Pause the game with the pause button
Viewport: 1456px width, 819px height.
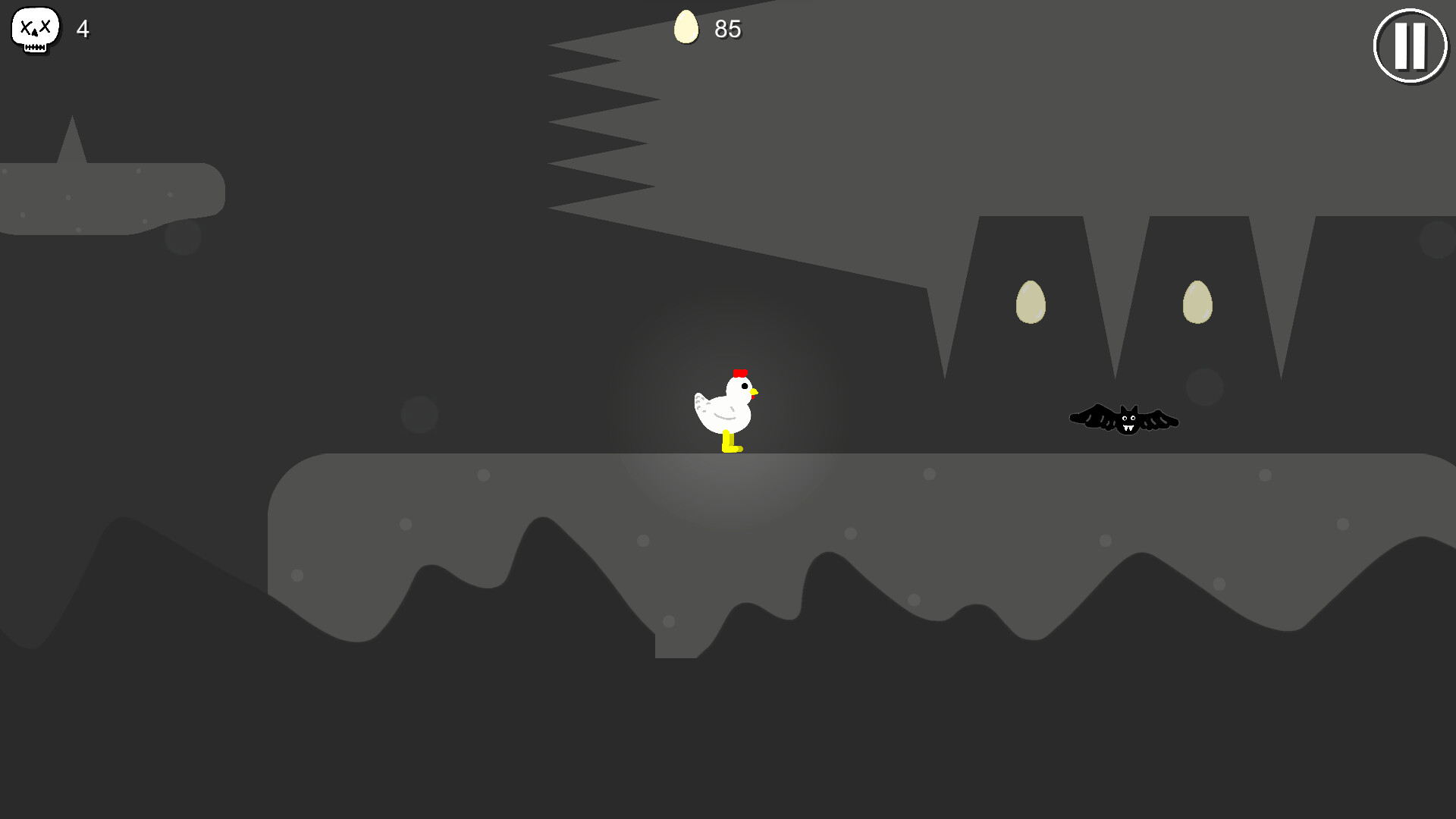1409,45
